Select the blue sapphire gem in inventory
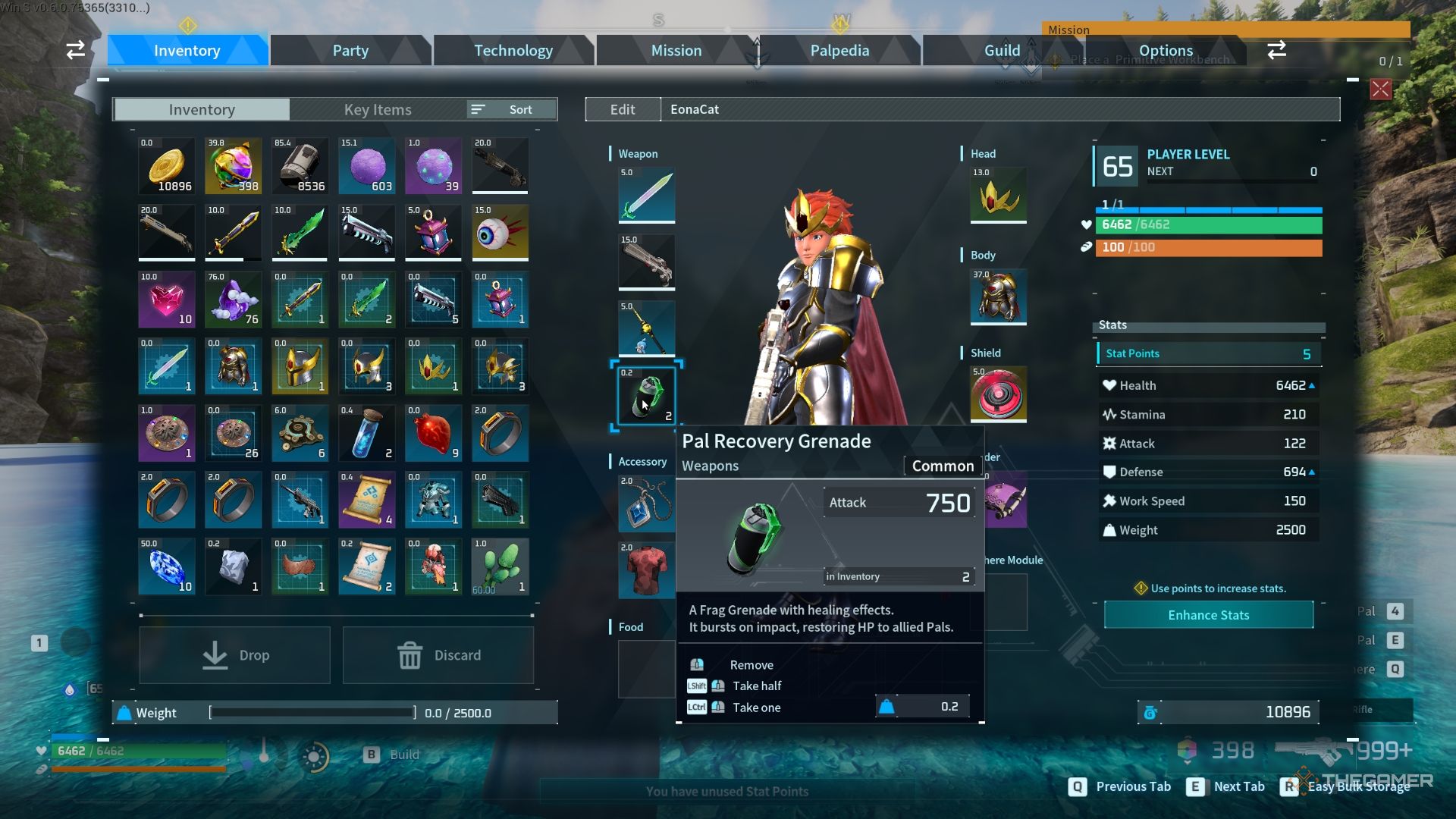 pyautogui.click(x=166, y=566)
